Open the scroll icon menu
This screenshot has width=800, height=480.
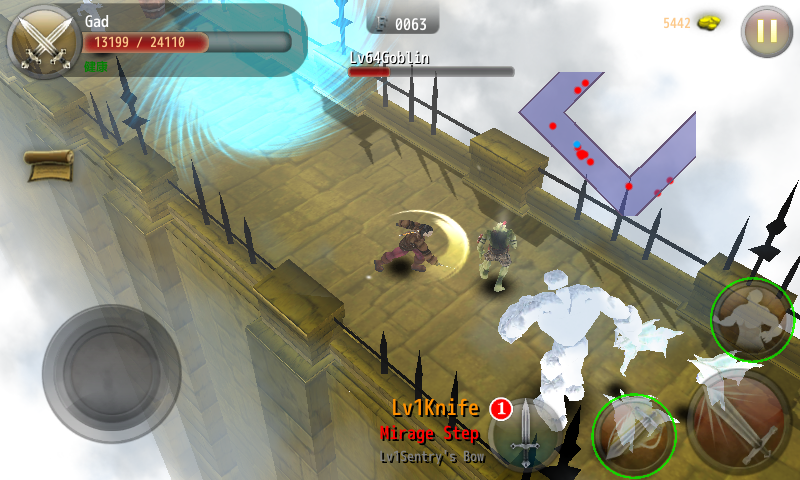pyautogui.click(x=49, y=164)
